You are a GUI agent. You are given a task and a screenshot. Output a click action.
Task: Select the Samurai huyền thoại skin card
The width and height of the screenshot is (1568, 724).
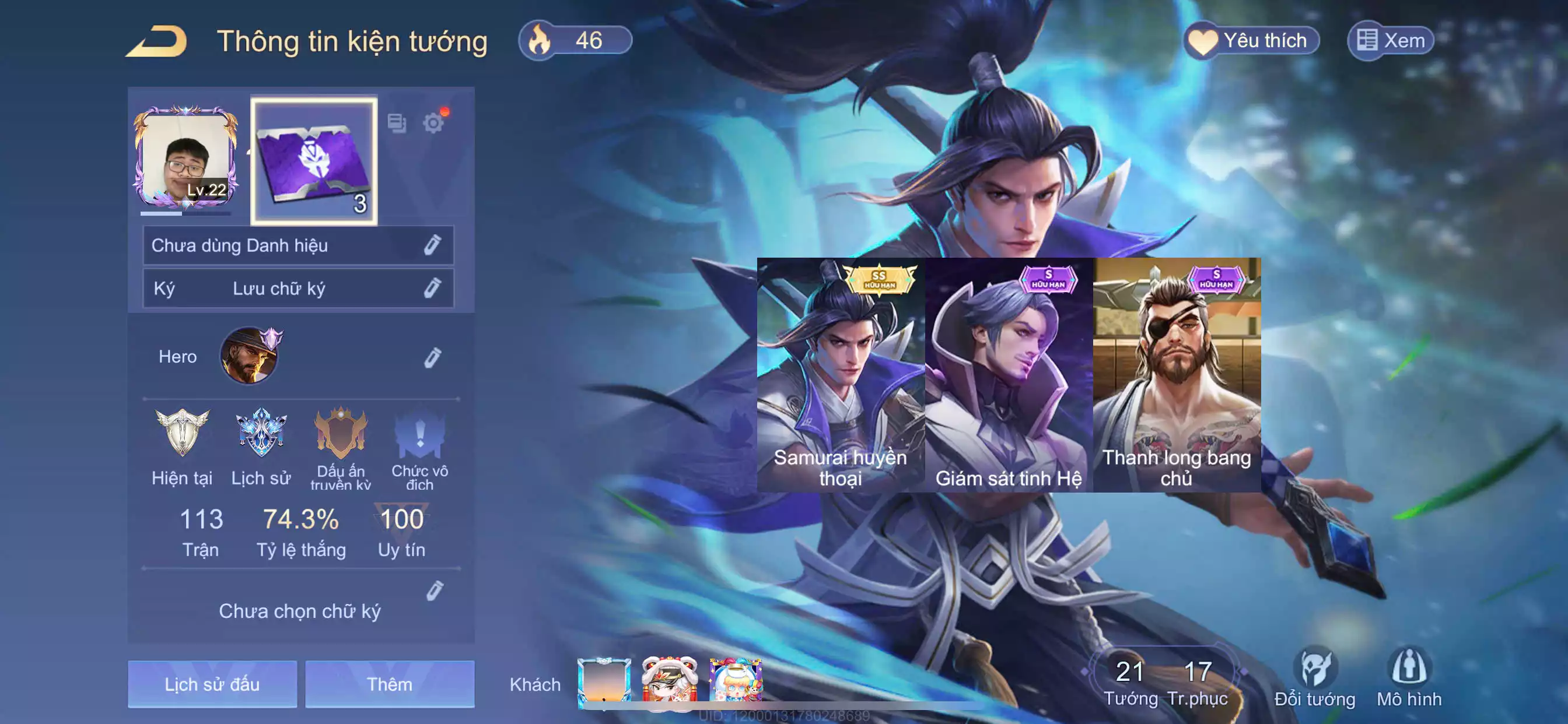840,375
